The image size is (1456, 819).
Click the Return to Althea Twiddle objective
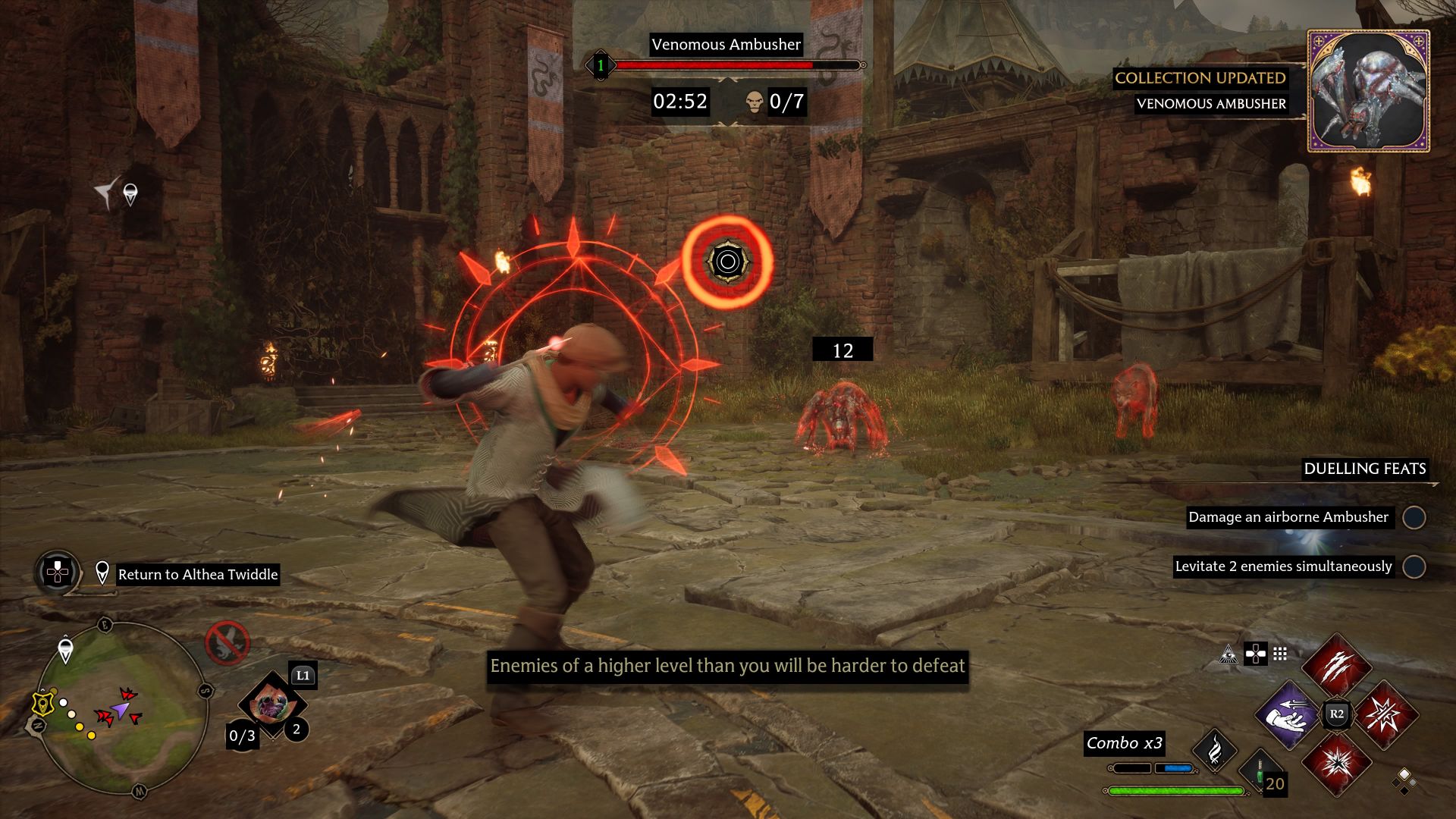[197, 574]
